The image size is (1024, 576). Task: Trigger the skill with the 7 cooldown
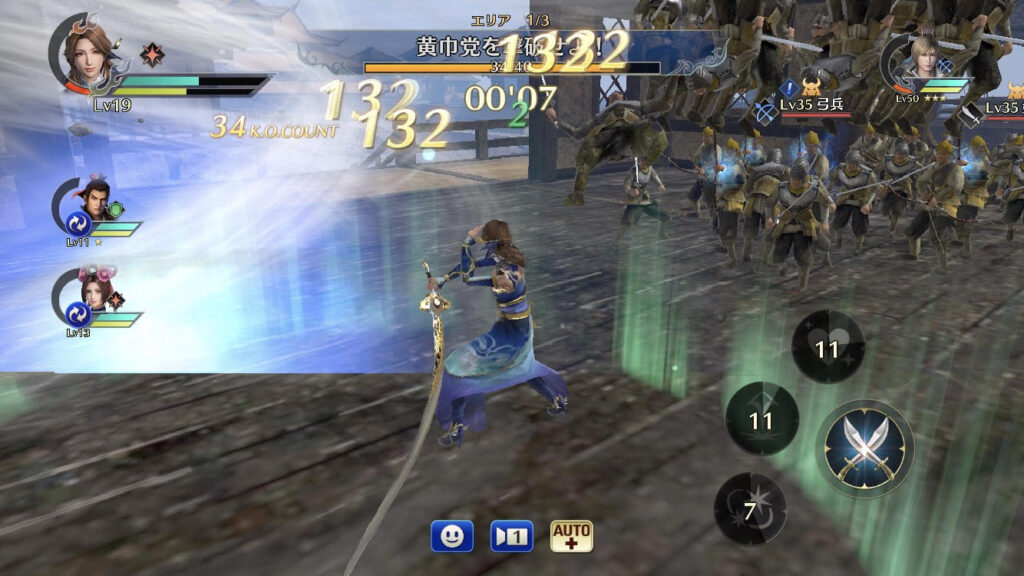(x=749, y=509)
